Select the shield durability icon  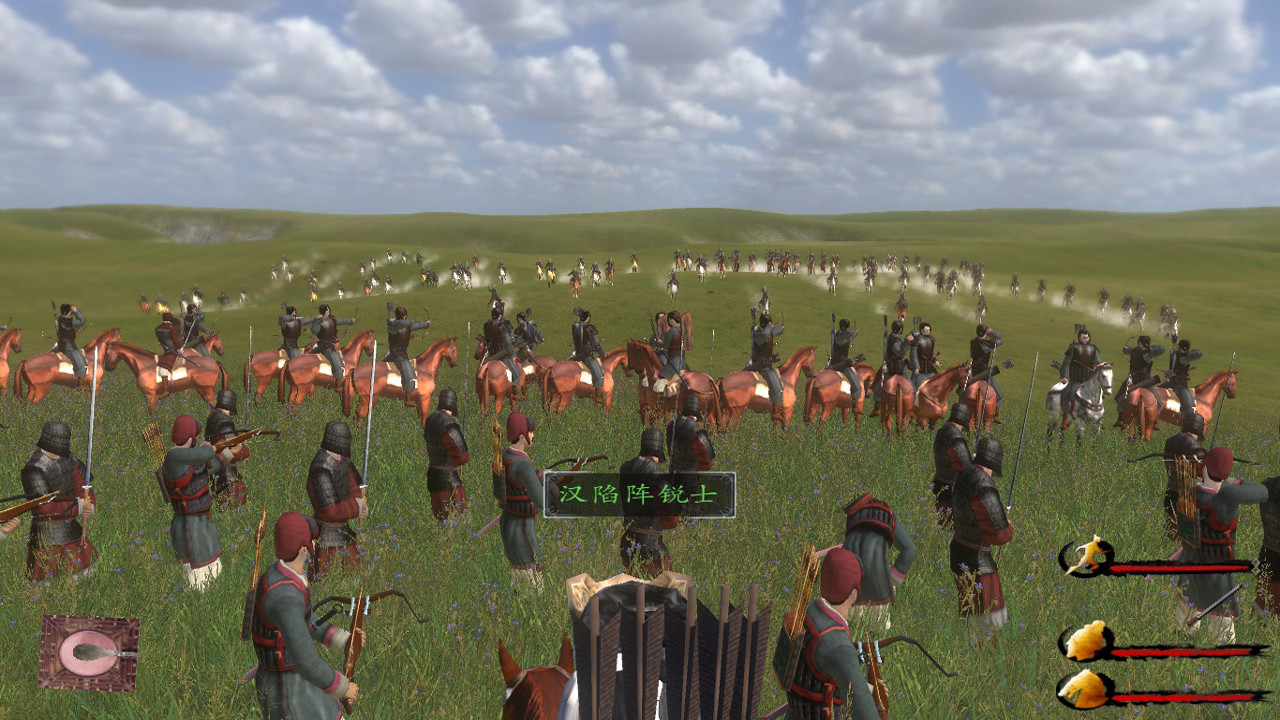[x=1086, y=642]
